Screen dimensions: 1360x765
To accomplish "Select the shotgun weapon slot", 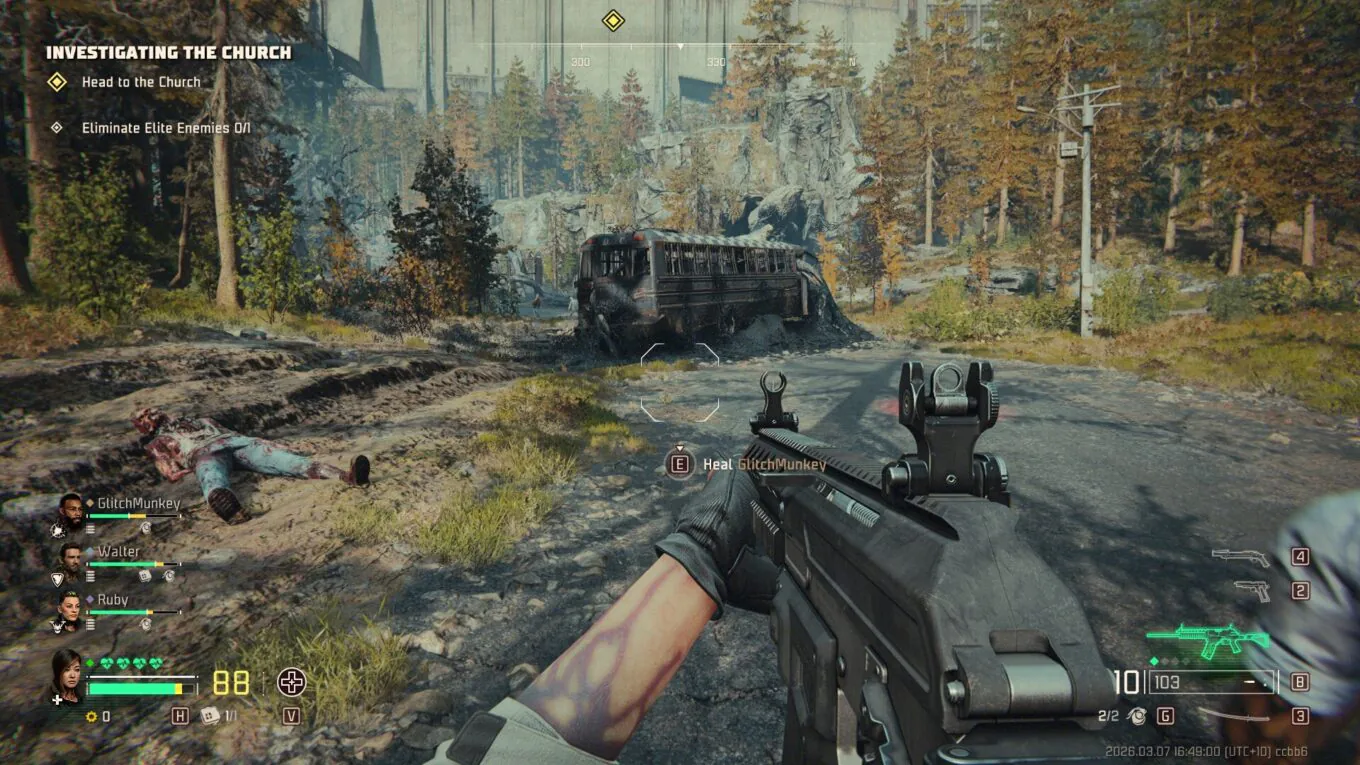I will click(x=1240, y=558).
